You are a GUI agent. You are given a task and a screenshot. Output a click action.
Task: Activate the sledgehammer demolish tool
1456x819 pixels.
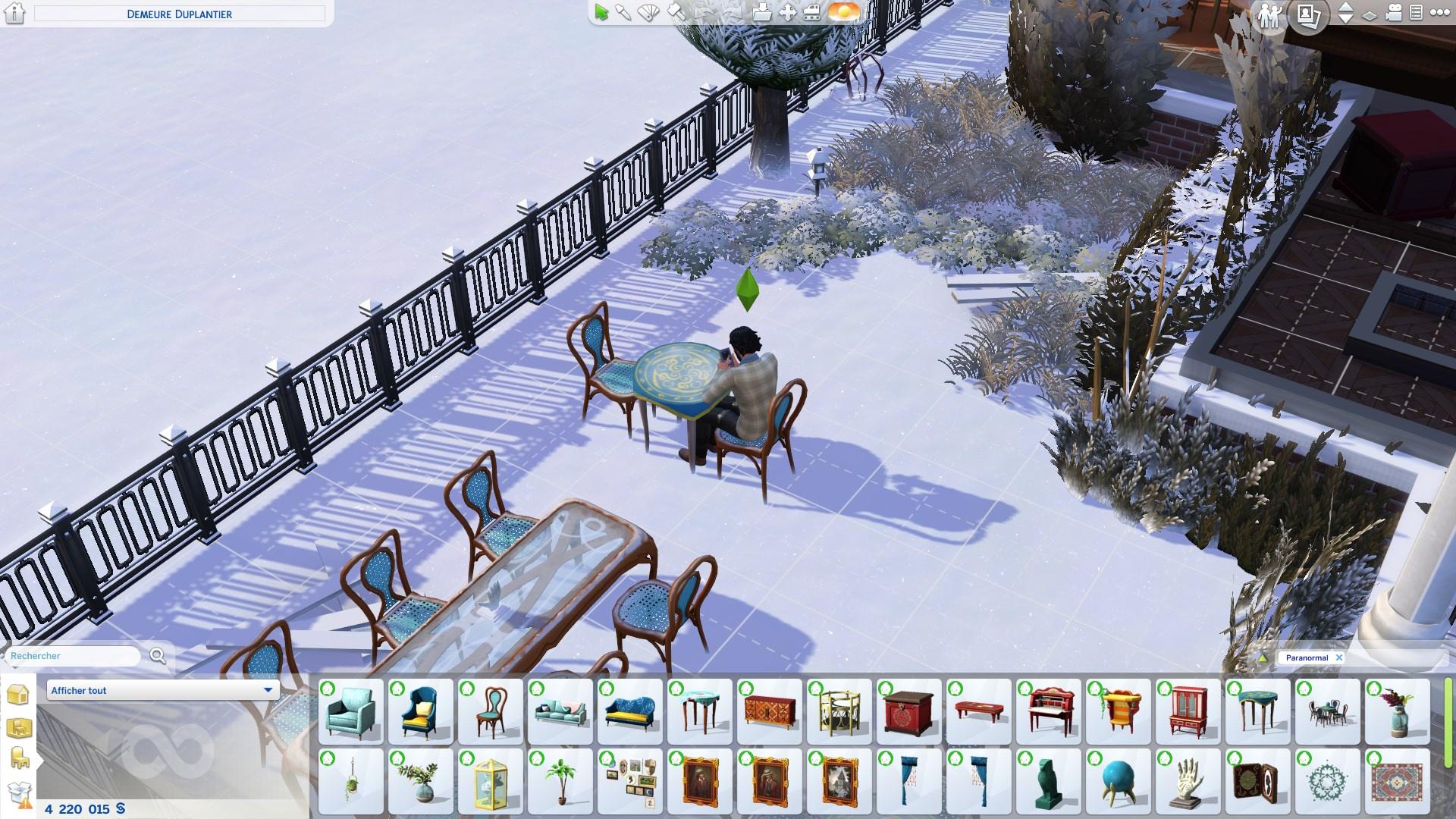(676, 11)
